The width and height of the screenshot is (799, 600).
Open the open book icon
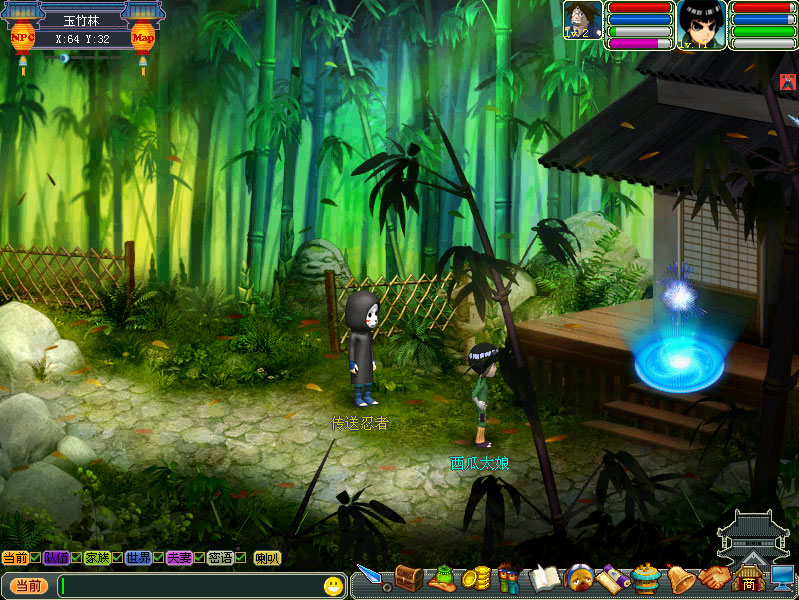[x=543, y=579]
